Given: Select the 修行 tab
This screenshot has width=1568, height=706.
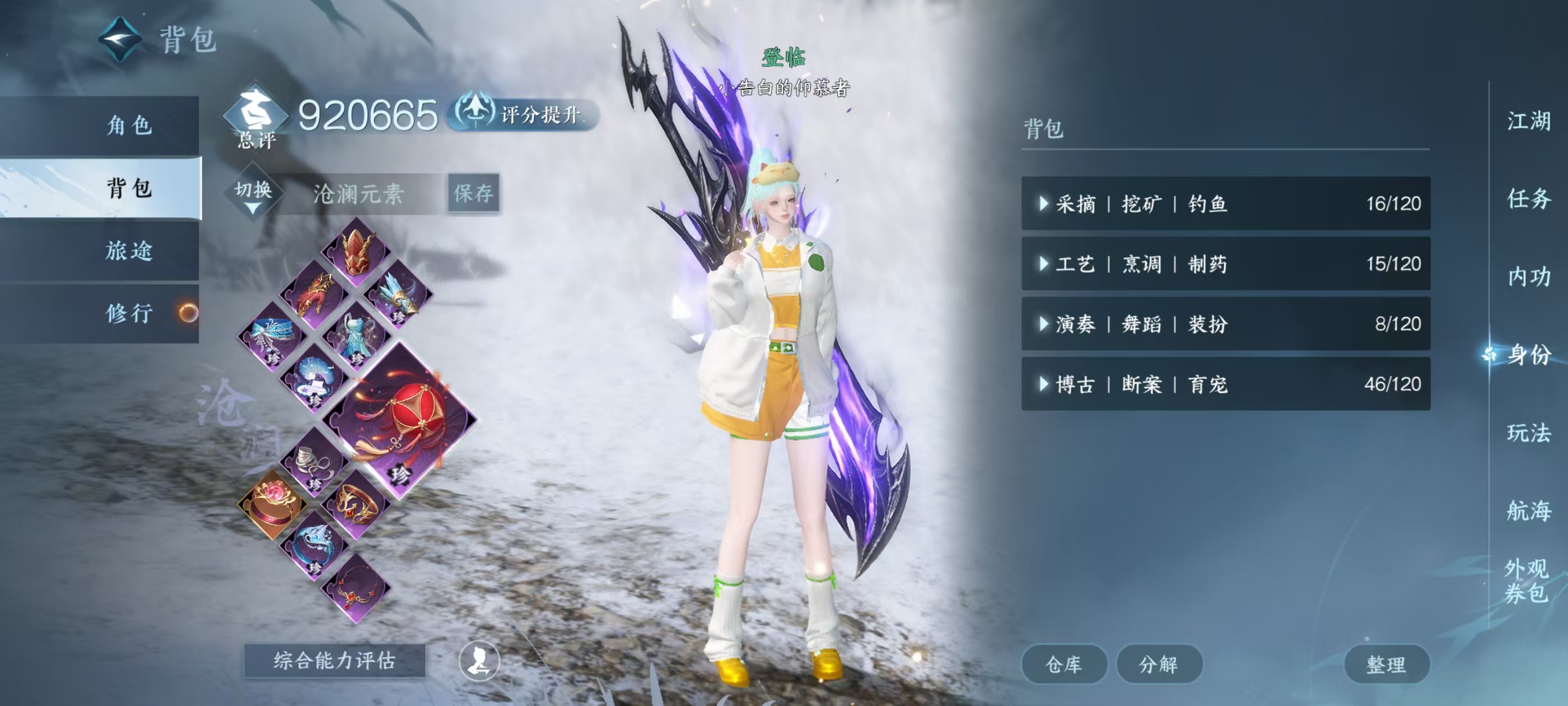Looking at the screenshot, I should [x=129, y=313].
